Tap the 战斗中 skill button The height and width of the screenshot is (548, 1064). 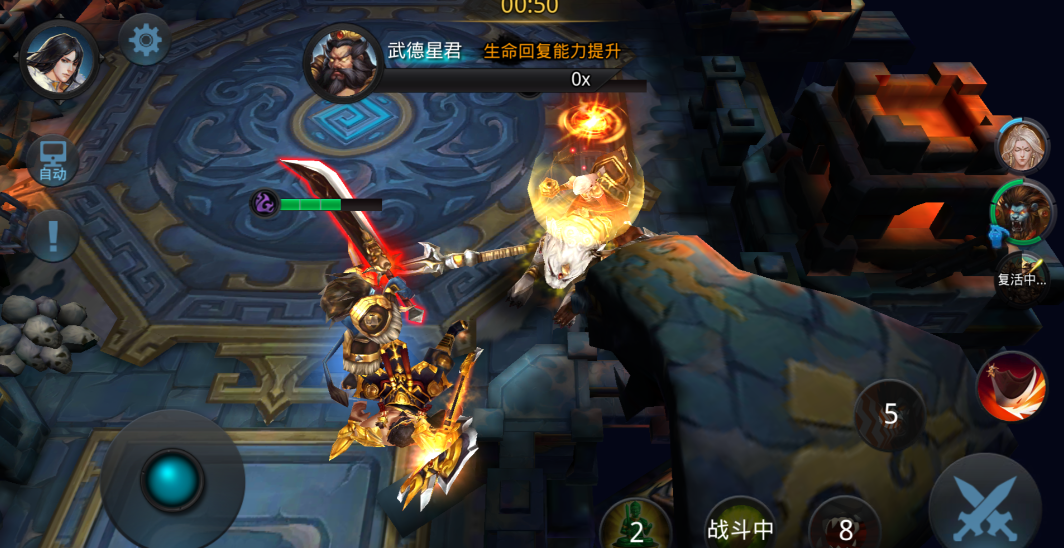pyautogui.click(x=740, y=526)
